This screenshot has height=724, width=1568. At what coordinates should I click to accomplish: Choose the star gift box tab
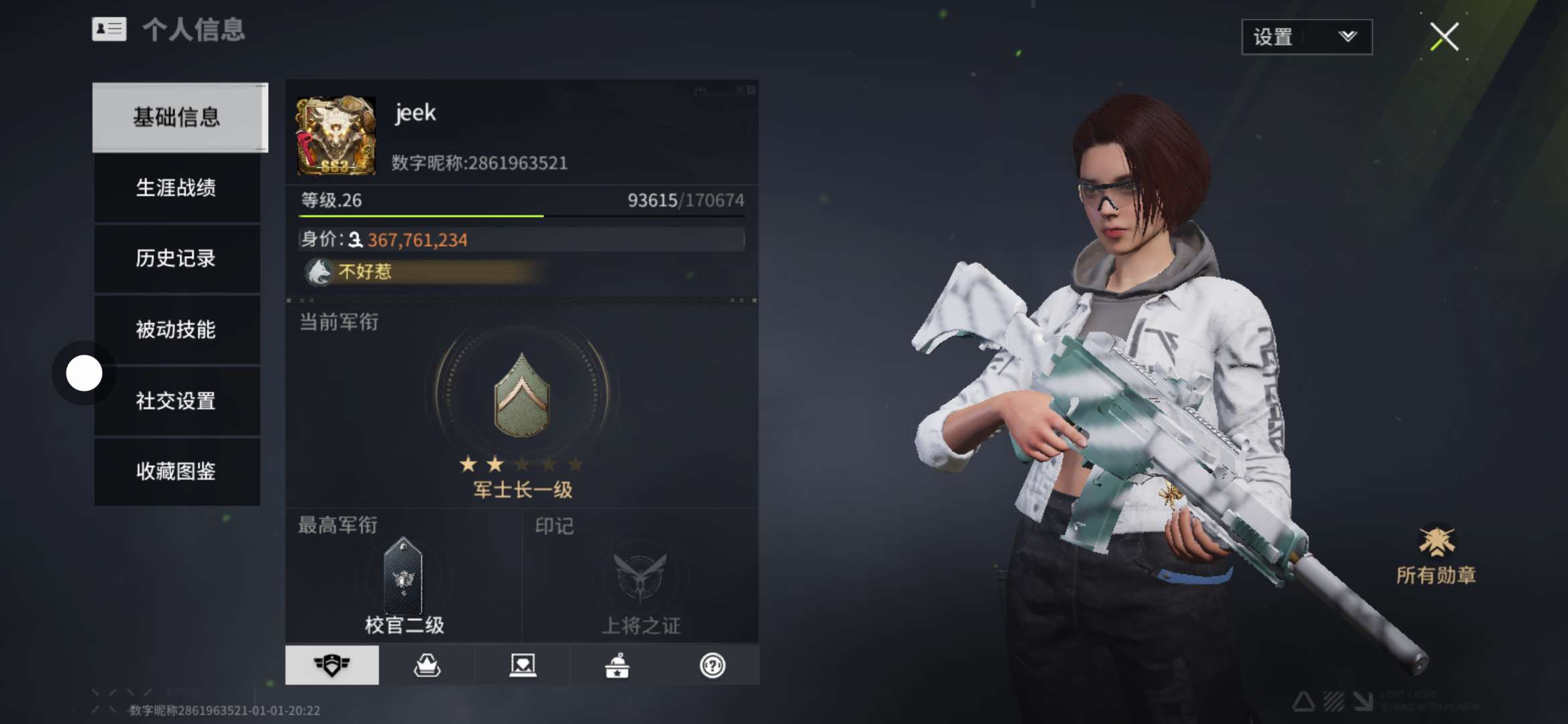pyautogui.click(x=617, y=665)
